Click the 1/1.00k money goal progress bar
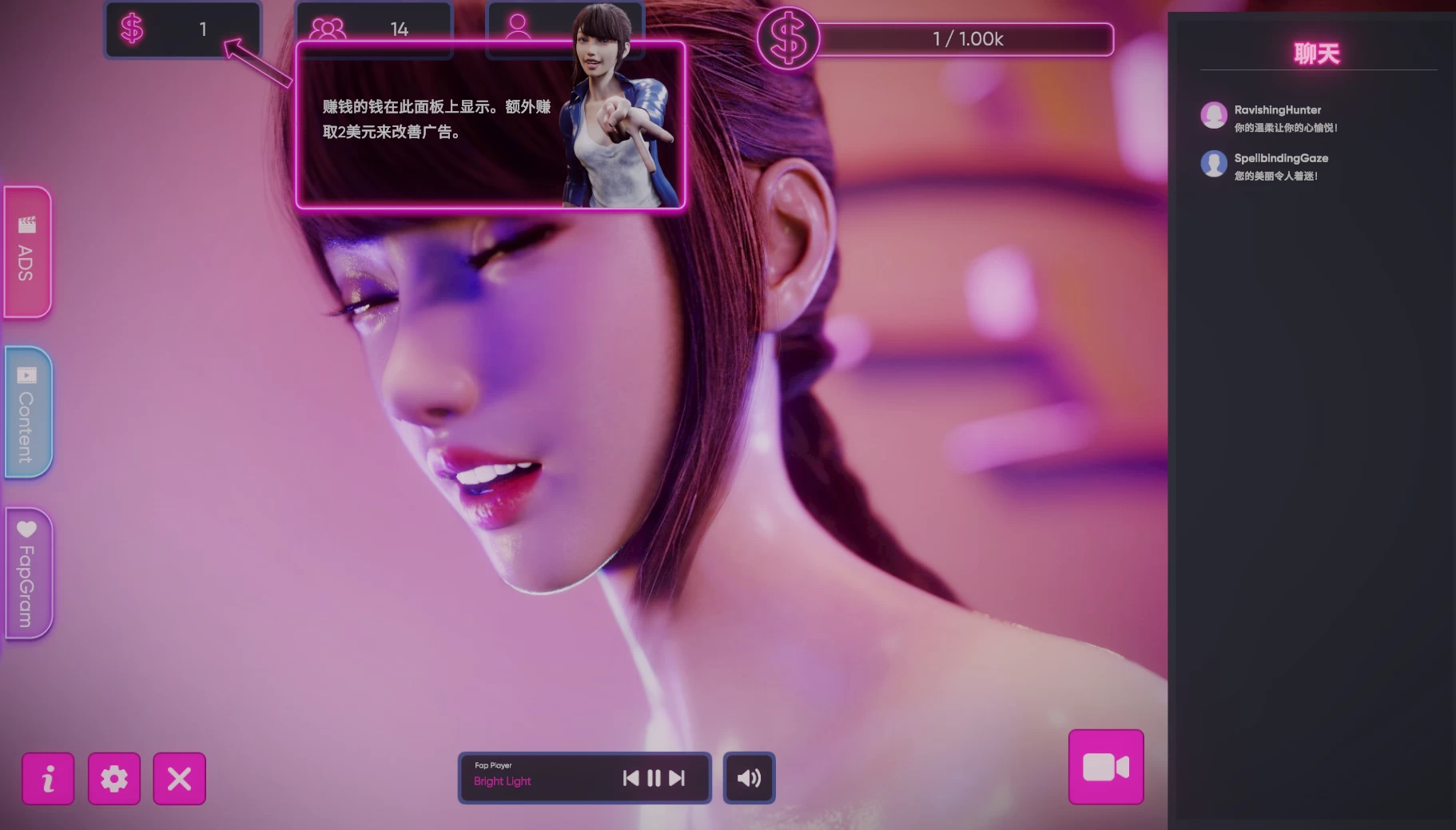The width and height of the screenshot is (1456, 830). coord(967,38)
